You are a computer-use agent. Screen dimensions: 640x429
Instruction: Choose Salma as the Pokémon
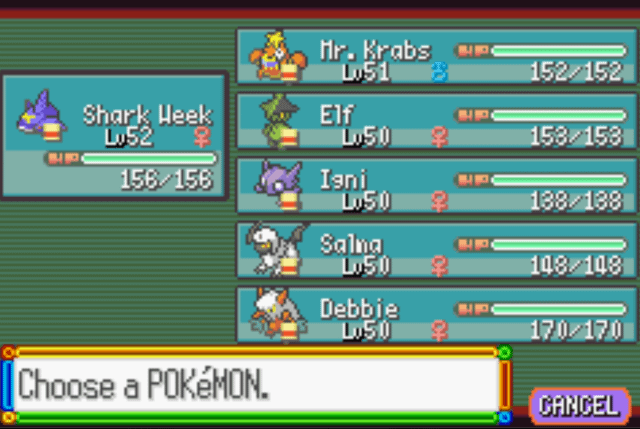pyautogui.click(x=434, y=250)
